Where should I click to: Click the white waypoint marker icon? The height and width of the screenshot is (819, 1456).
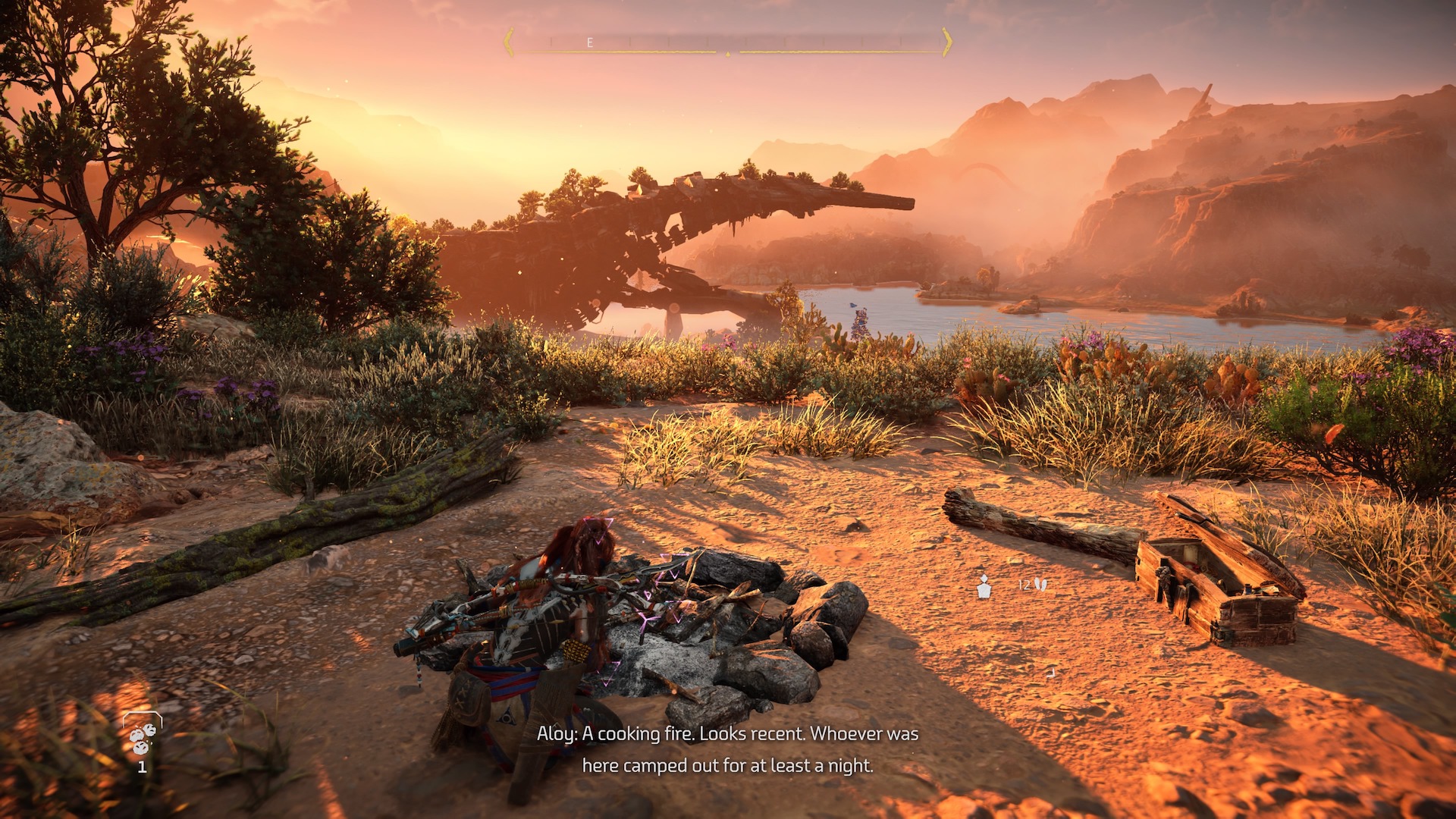(984, 586)
